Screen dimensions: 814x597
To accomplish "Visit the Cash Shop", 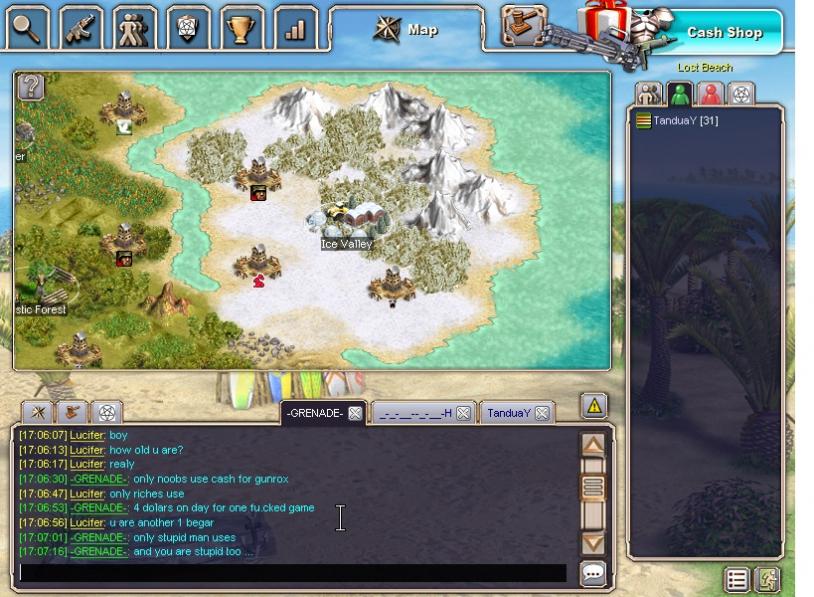I will click(723, 32).
